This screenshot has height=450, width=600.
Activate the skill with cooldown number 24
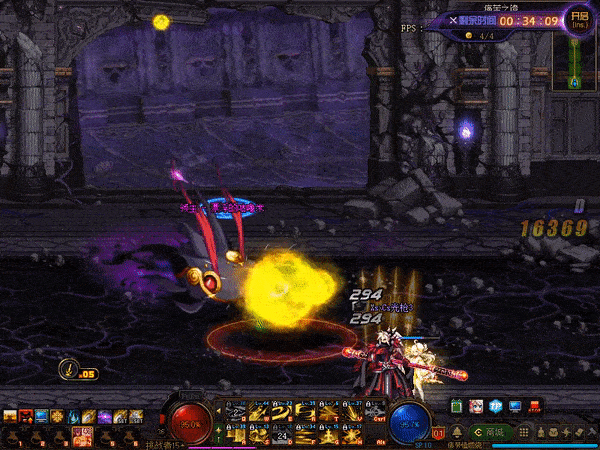[x=283, y=434]
